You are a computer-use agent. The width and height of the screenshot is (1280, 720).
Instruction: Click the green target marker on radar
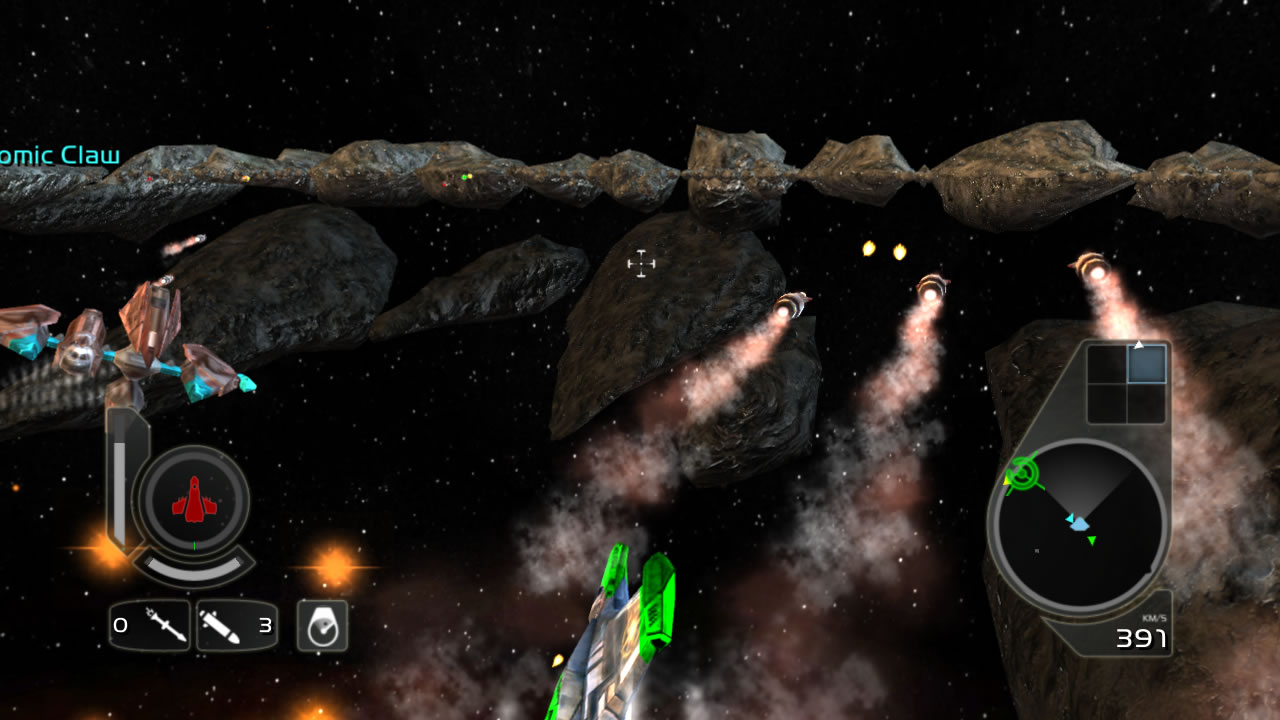(1021, 473)
